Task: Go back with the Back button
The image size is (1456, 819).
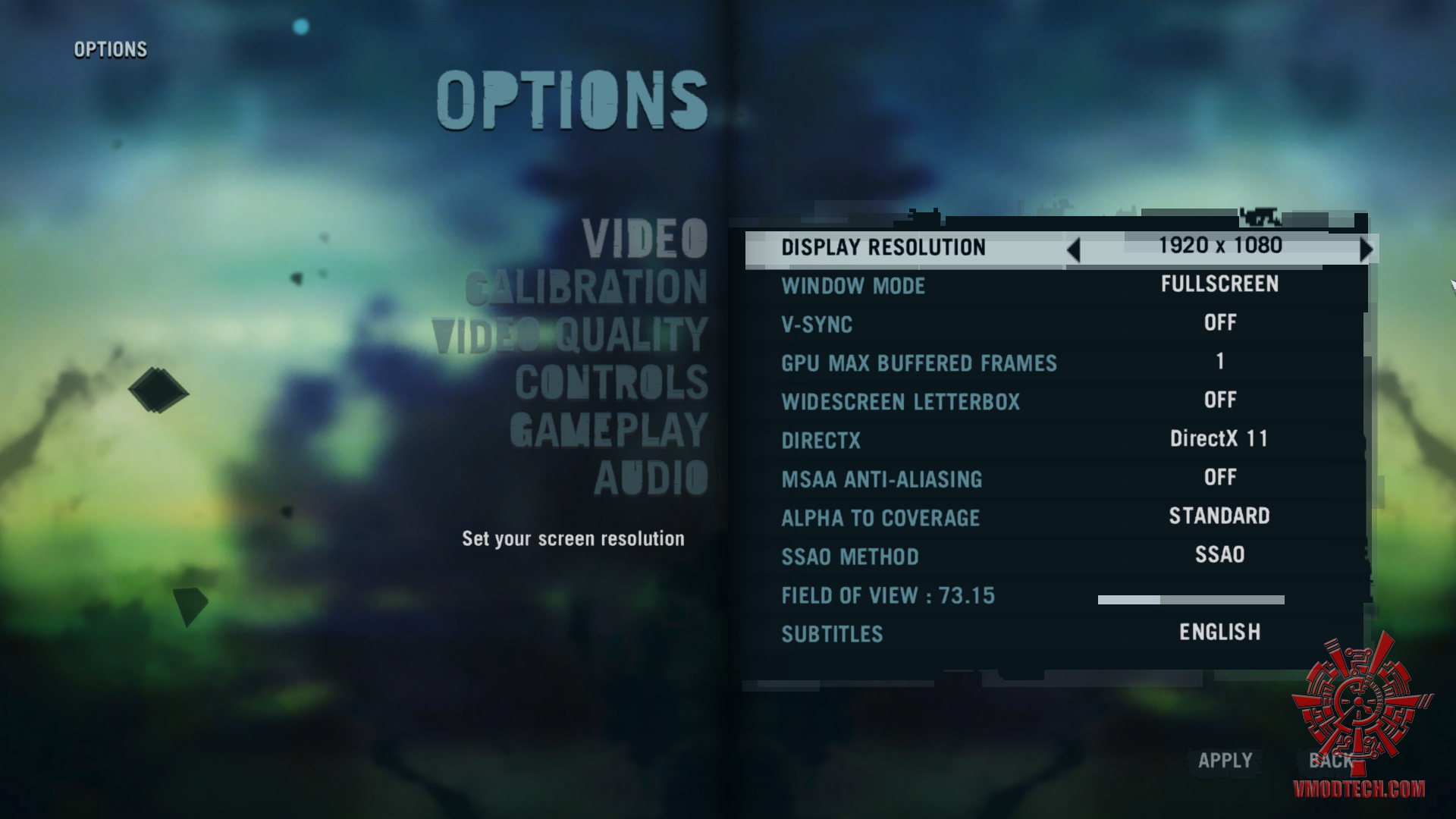Action: coord(1330,761)
